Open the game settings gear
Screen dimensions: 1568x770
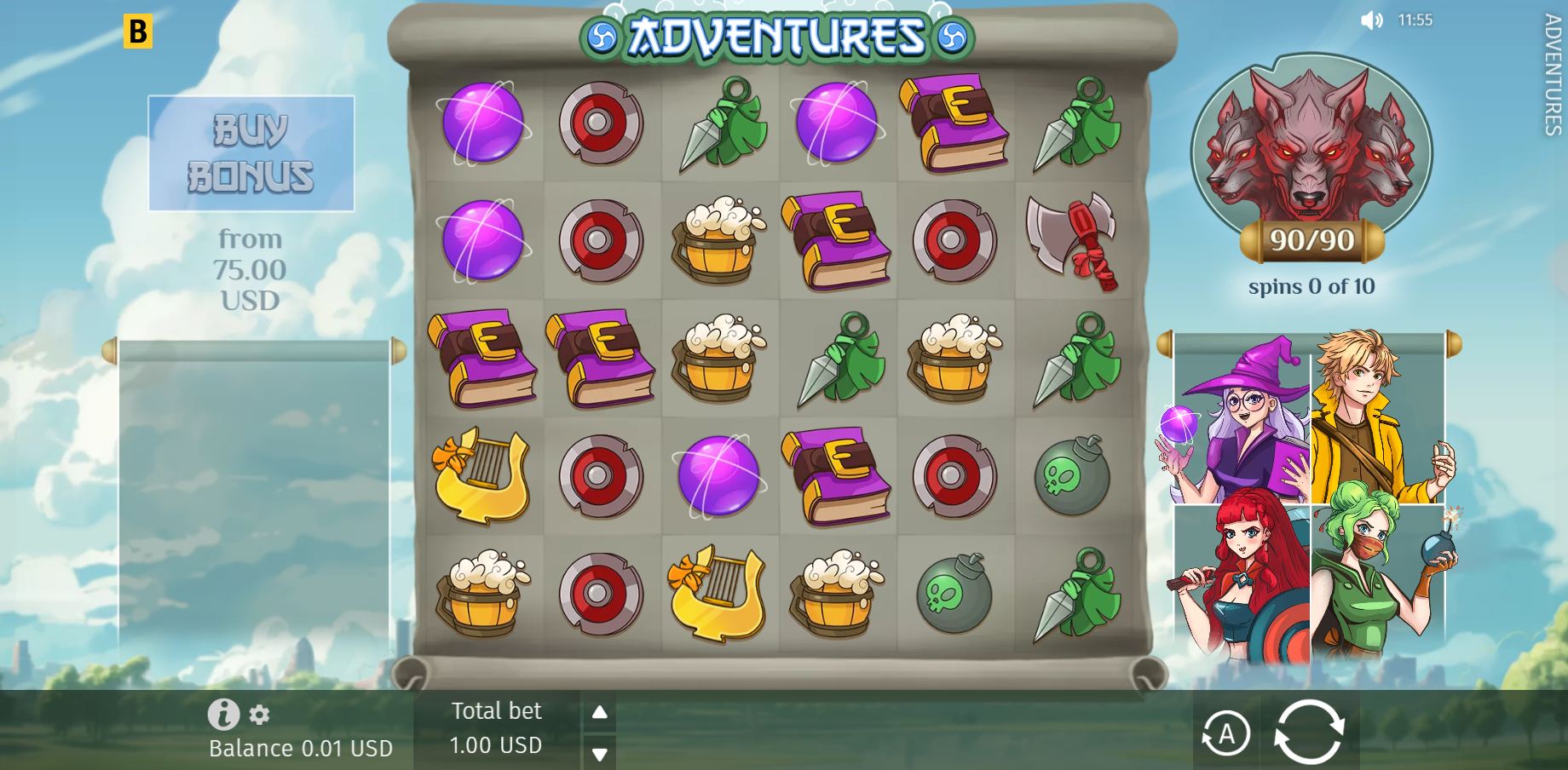258,715
